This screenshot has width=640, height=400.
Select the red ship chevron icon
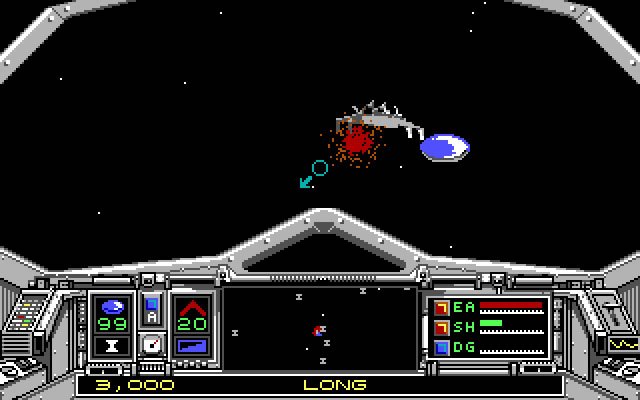pyautogui.click(x=191, y=305)
